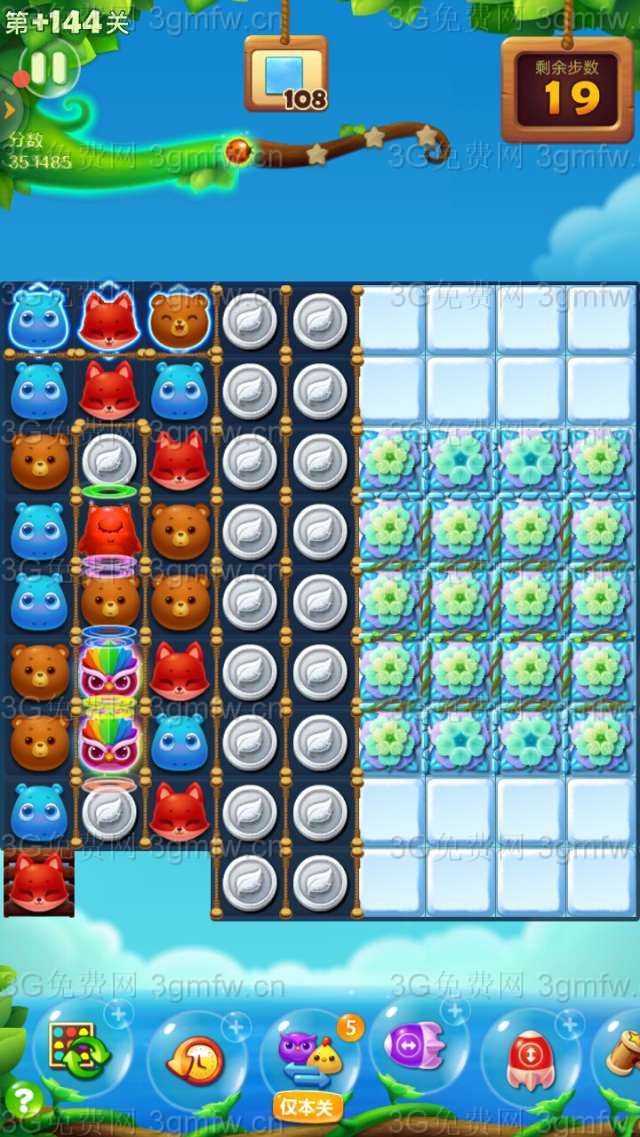The image size is (640, 1137).
Task: Tap the red fox tile below the board
Action: pos(39,882)
